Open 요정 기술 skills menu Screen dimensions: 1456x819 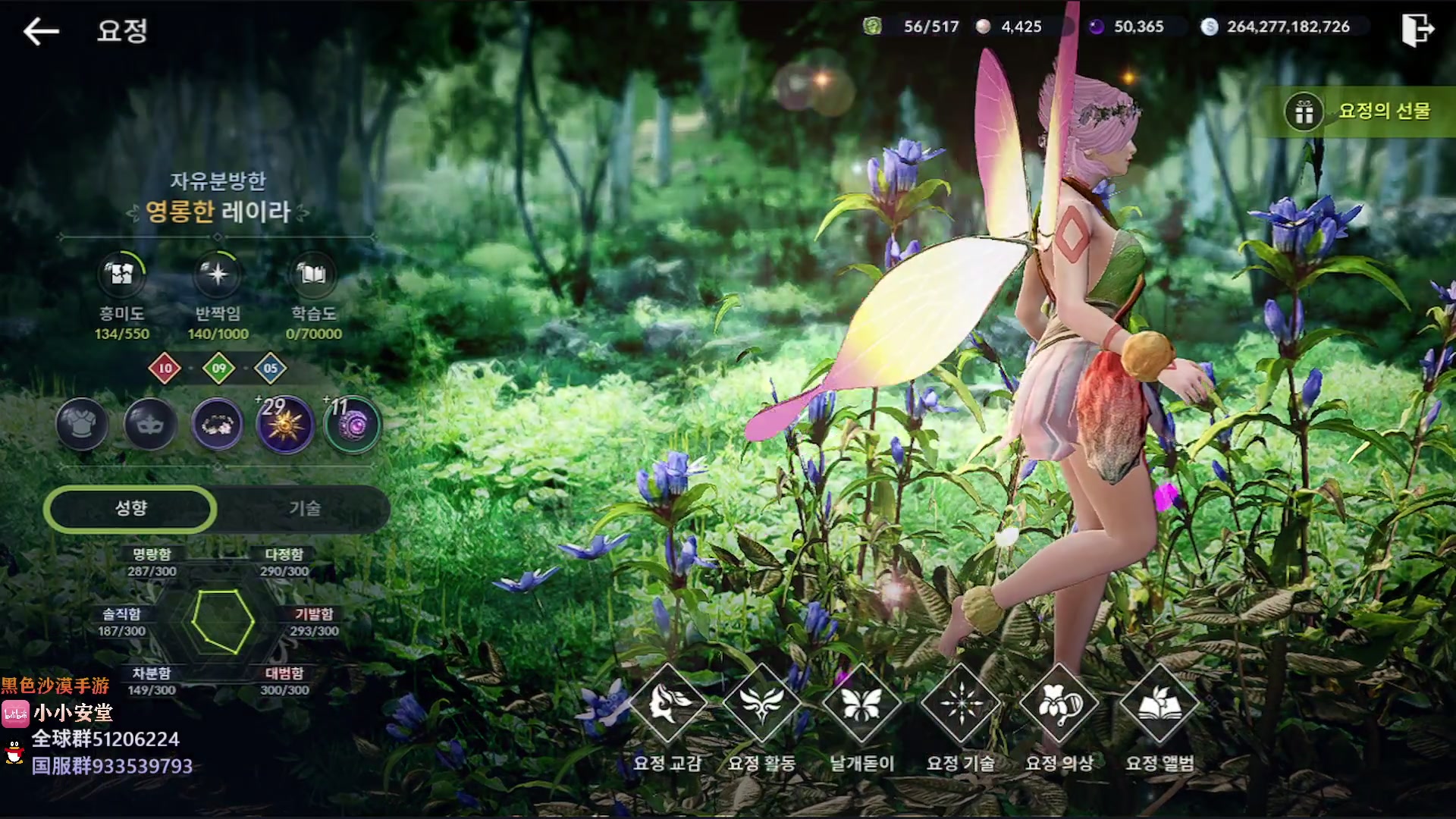pyautogui.click(x=961, y=704)
